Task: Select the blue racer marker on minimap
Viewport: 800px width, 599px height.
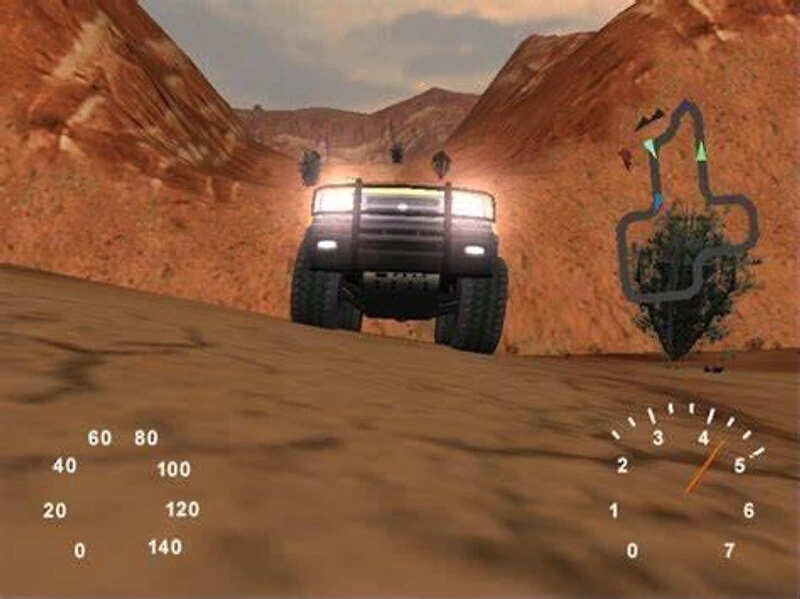Action: pyautogui.click(x=657, y=203)
